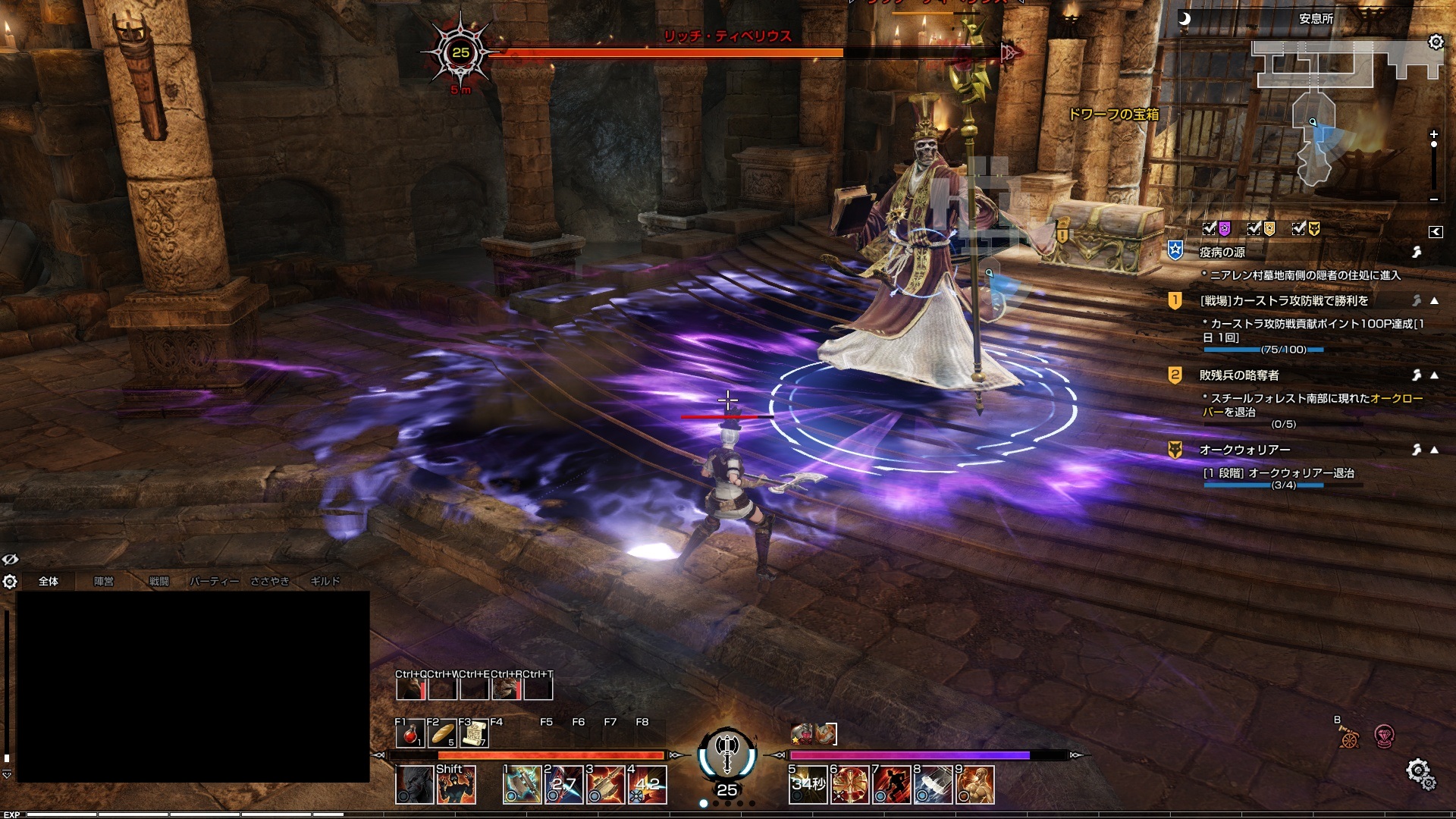Switch chat to the パーティー tab

(214, 582)
